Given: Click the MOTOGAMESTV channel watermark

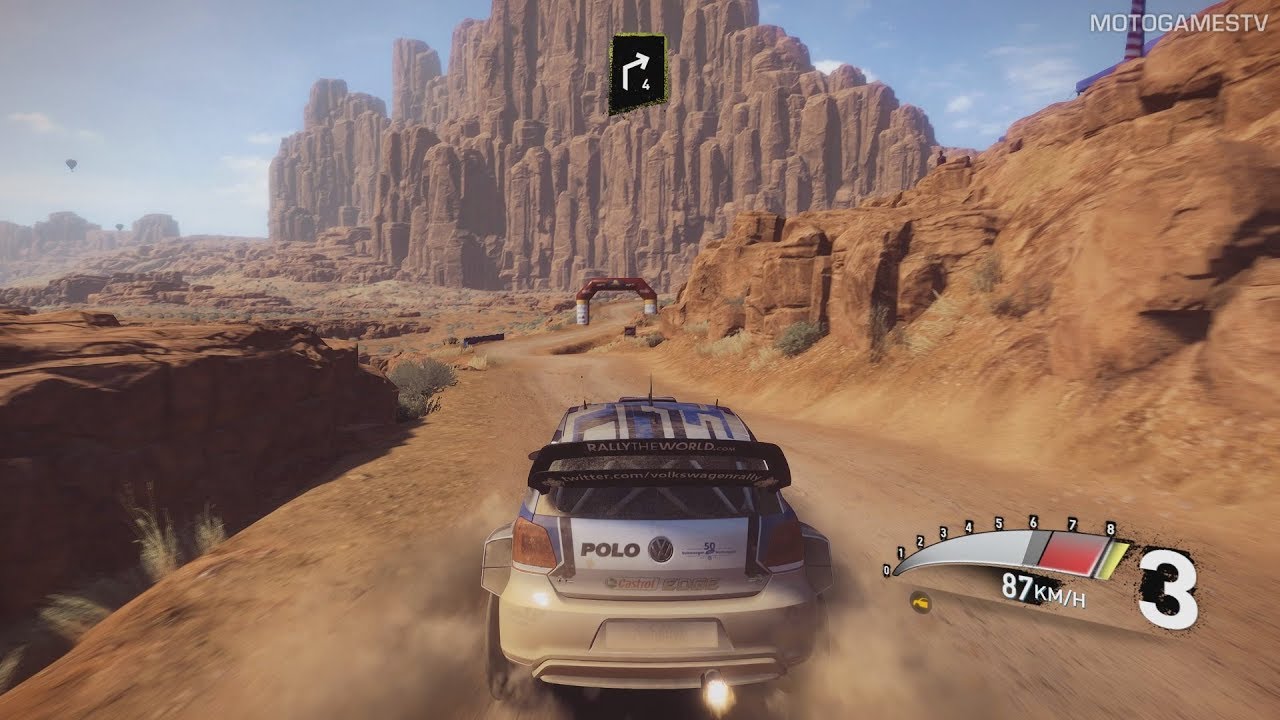Looking at the screenshot, I should point(1179,21).
